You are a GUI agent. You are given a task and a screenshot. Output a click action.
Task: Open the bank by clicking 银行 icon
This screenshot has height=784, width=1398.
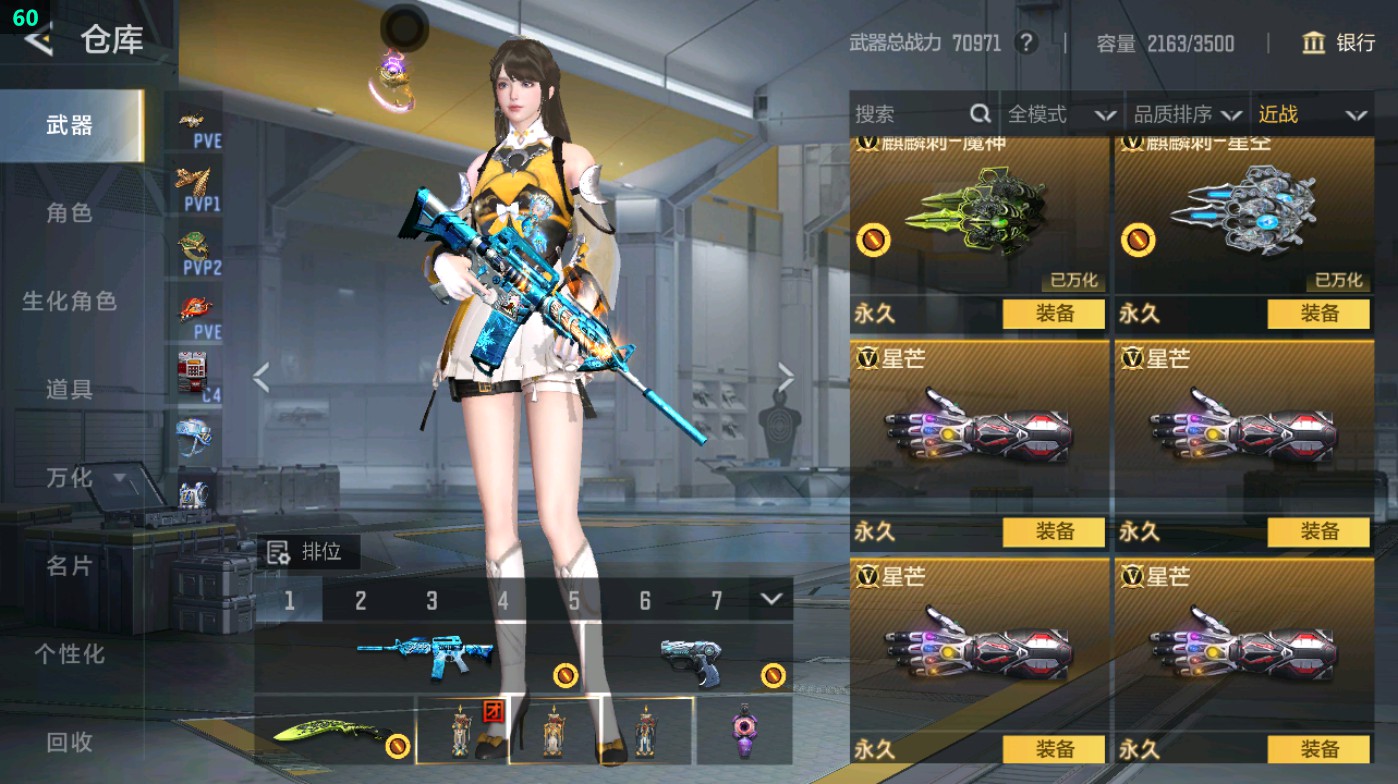(1314, 44)
